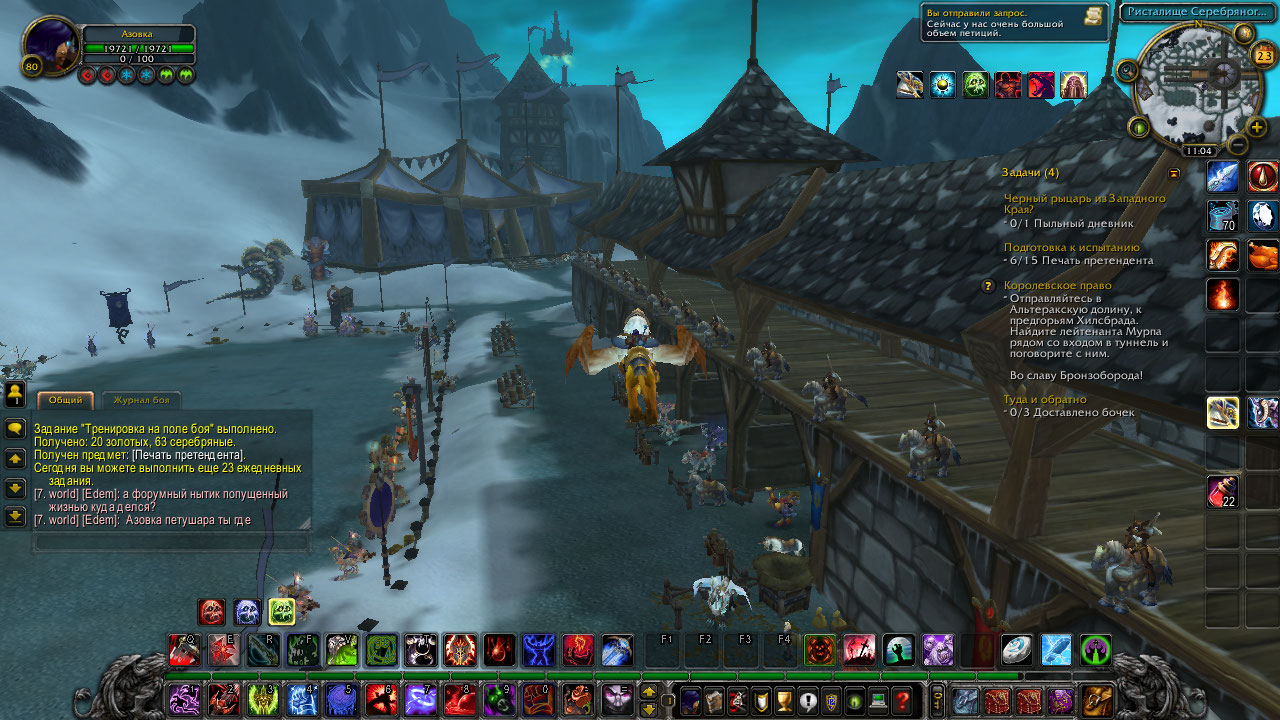Screen dimensions: 1280x720
Task: Click the Азовка player portrait
Action: [50, 46]
